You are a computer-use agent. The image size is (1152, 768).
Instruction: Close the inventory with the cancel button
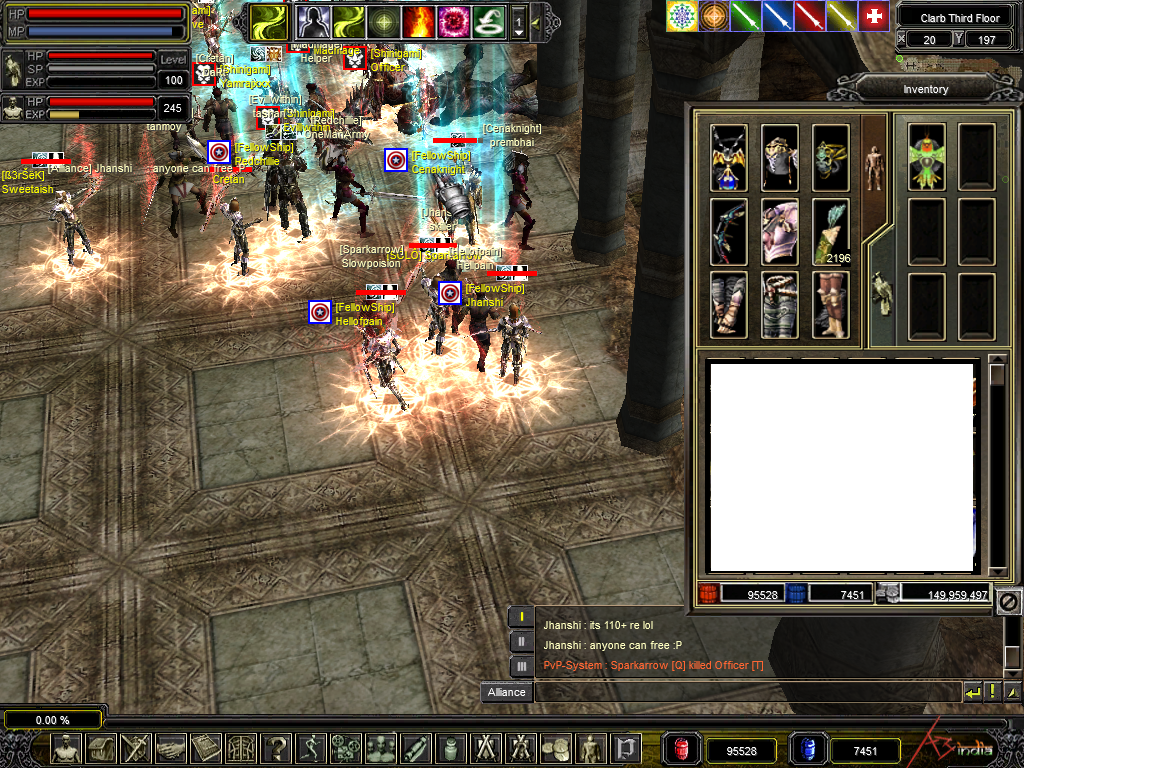tap(1009, 602)
